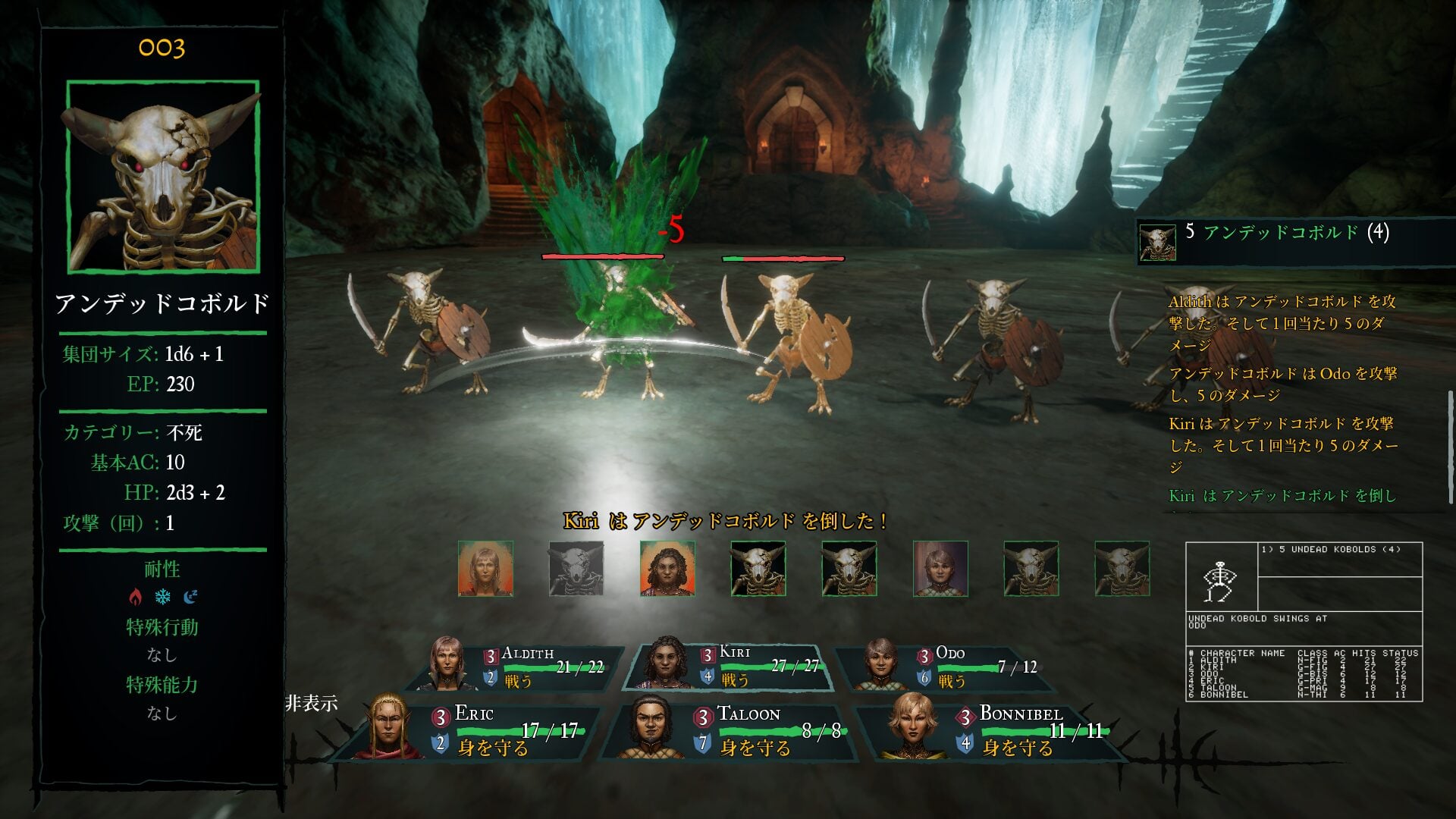Choose Odo's party panel
Viewport: 1456px width, 819px height.
948,667
